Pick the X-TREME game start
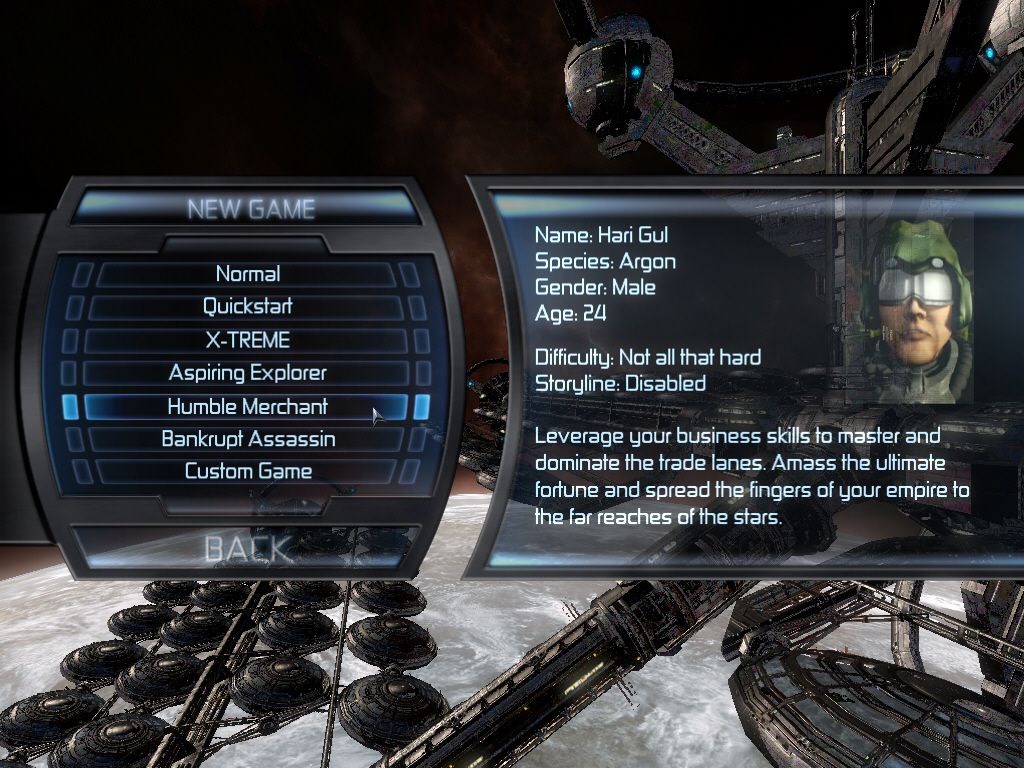 (248, 340)
